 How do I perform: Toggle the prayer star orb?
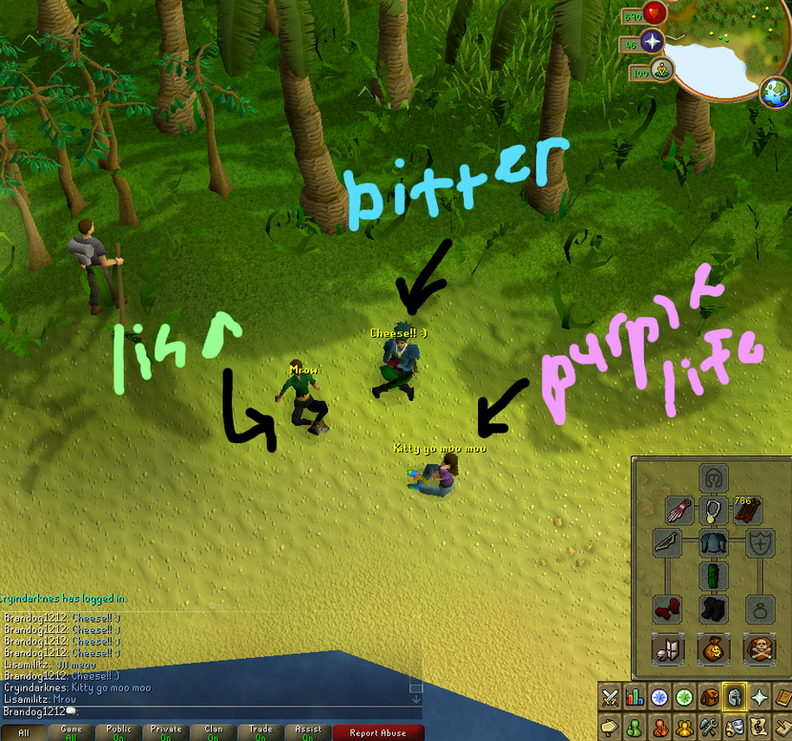point(653,42)
